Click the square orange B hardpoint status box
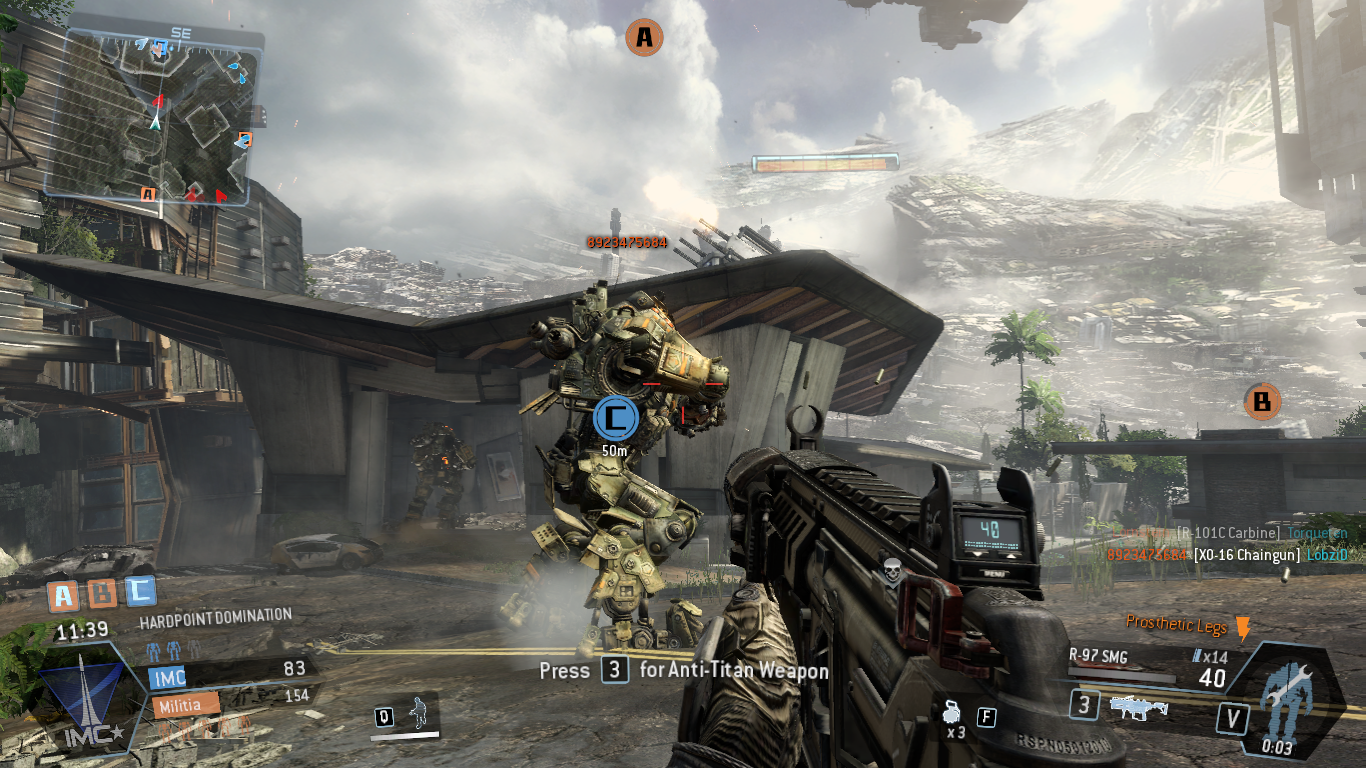Viewport: 1366px width, 768px height. click(102, 594)
